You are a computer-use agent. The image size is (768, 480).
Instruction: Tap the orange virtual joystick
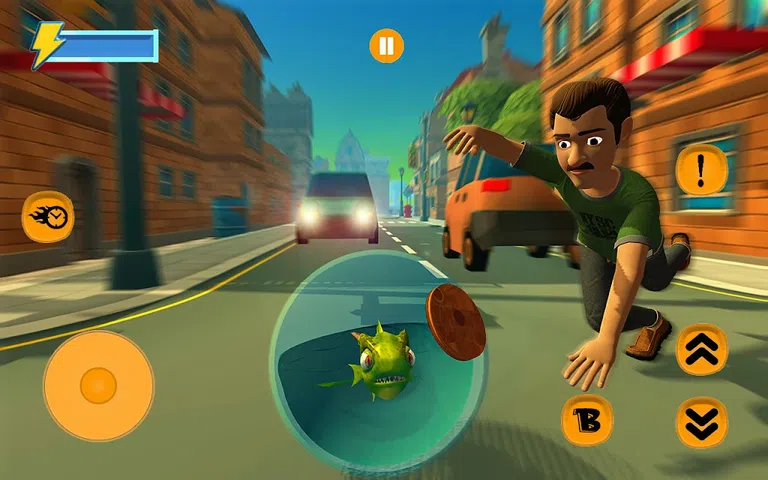click(x=98, y=385)
